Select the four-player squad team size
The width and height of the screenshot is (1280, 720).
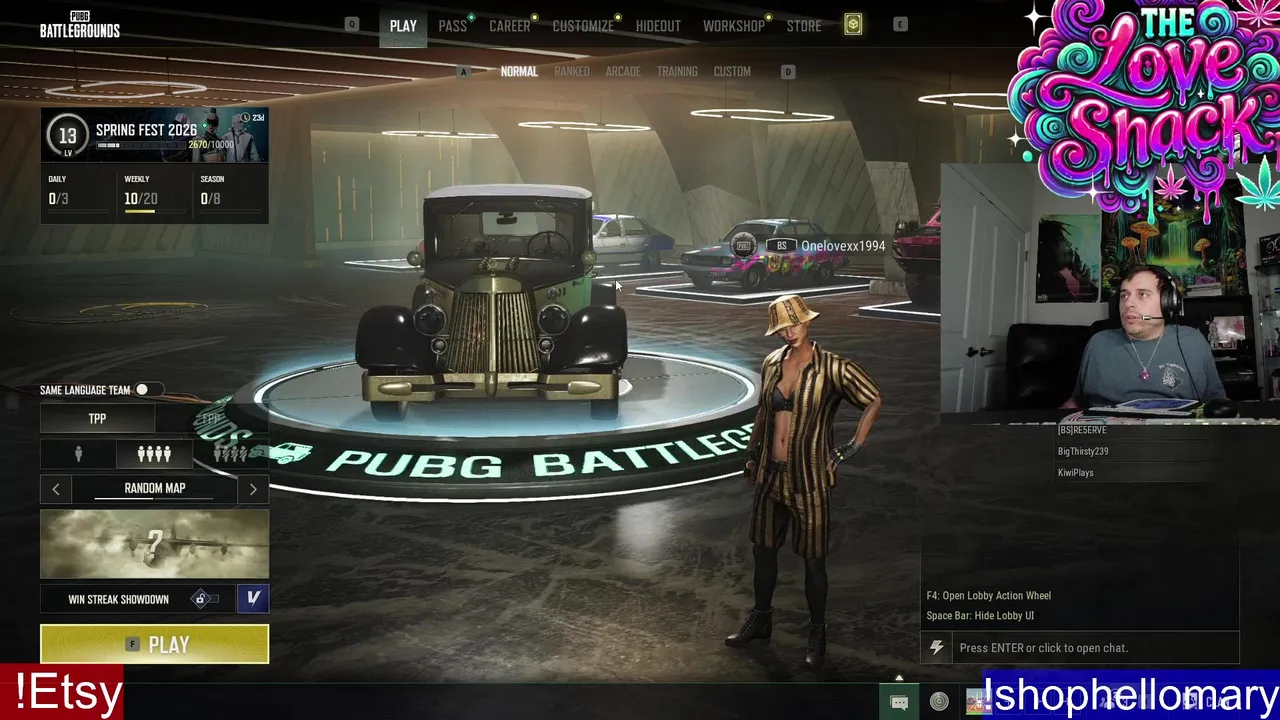154,454
